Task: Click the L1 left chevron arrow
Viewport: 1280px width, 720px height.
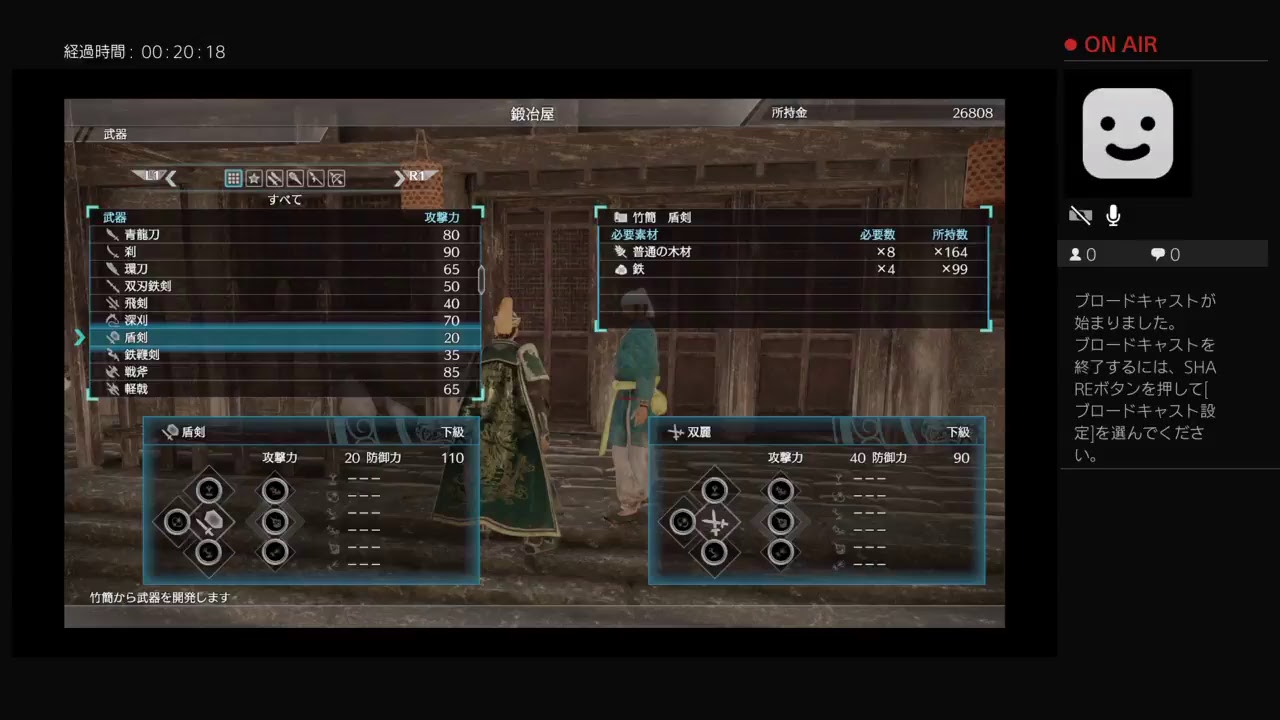Action: [x=170, y=177]
